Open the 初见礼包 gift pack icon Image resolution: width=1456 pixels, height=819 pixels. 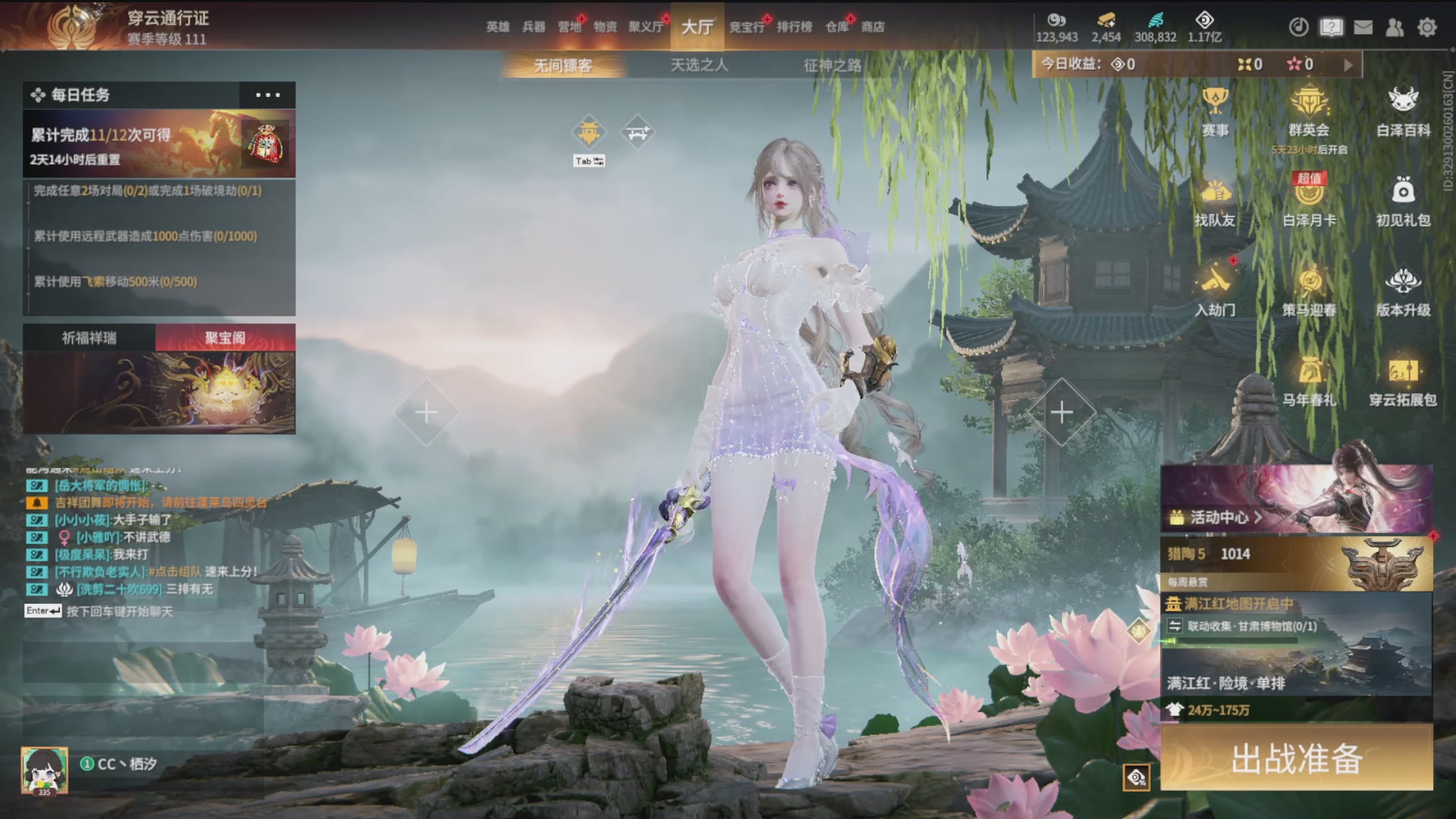(x=1403, y=202)
